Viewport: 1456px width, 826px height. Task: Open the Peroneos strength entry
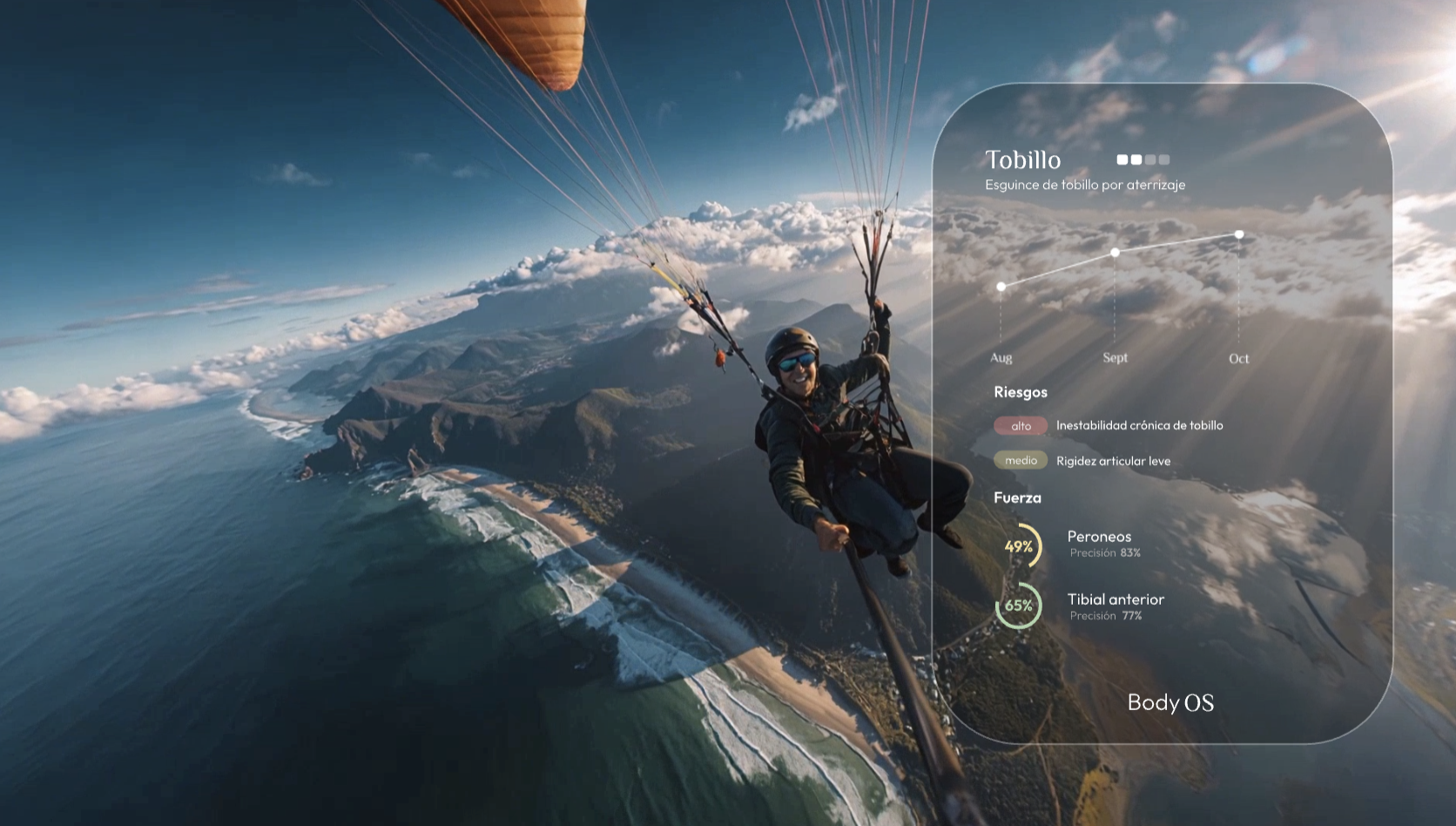pyautogui.click(x=1099, y=538)
